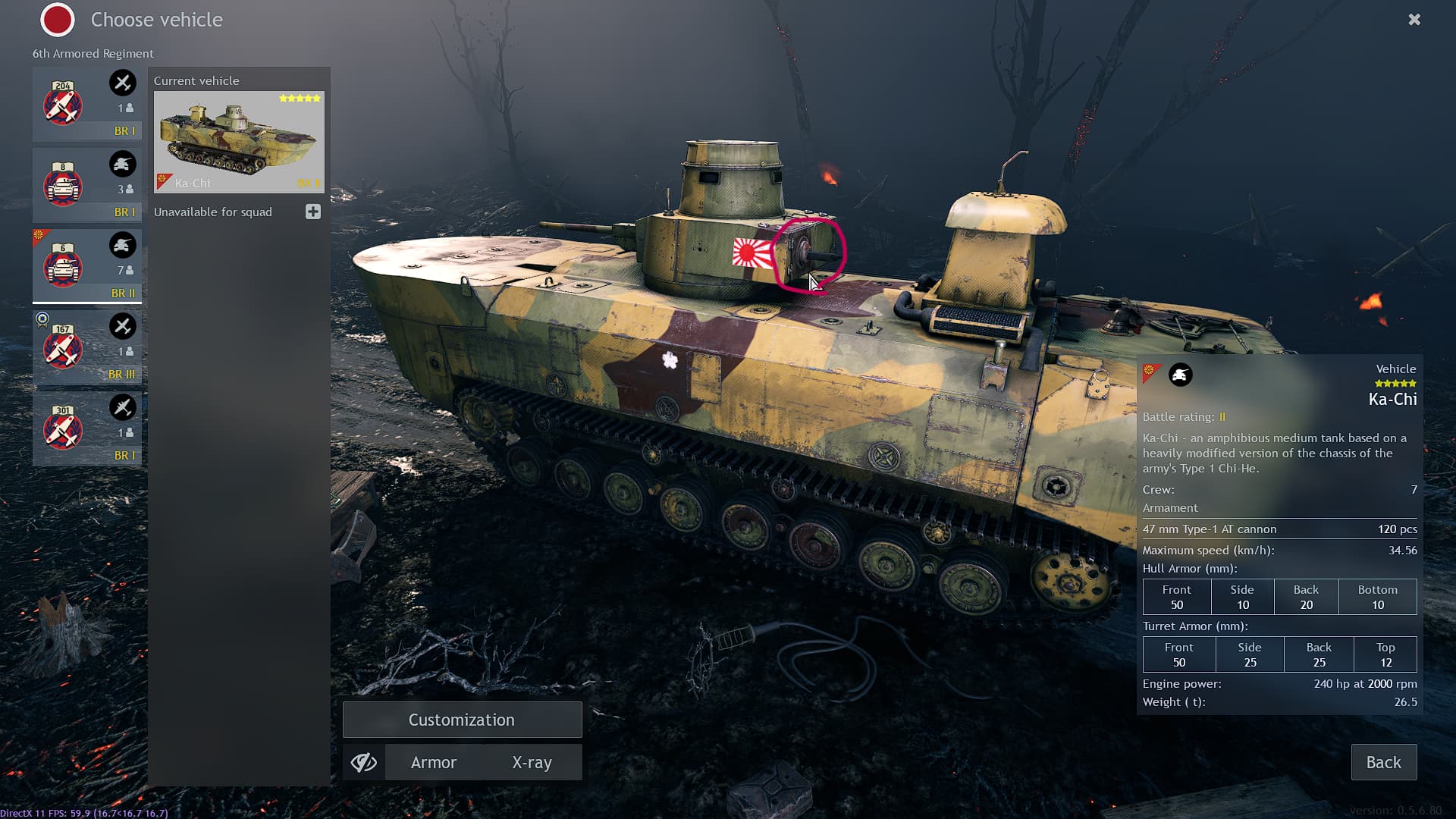
Task: Open the Customization menu
Action: point(462,720)
